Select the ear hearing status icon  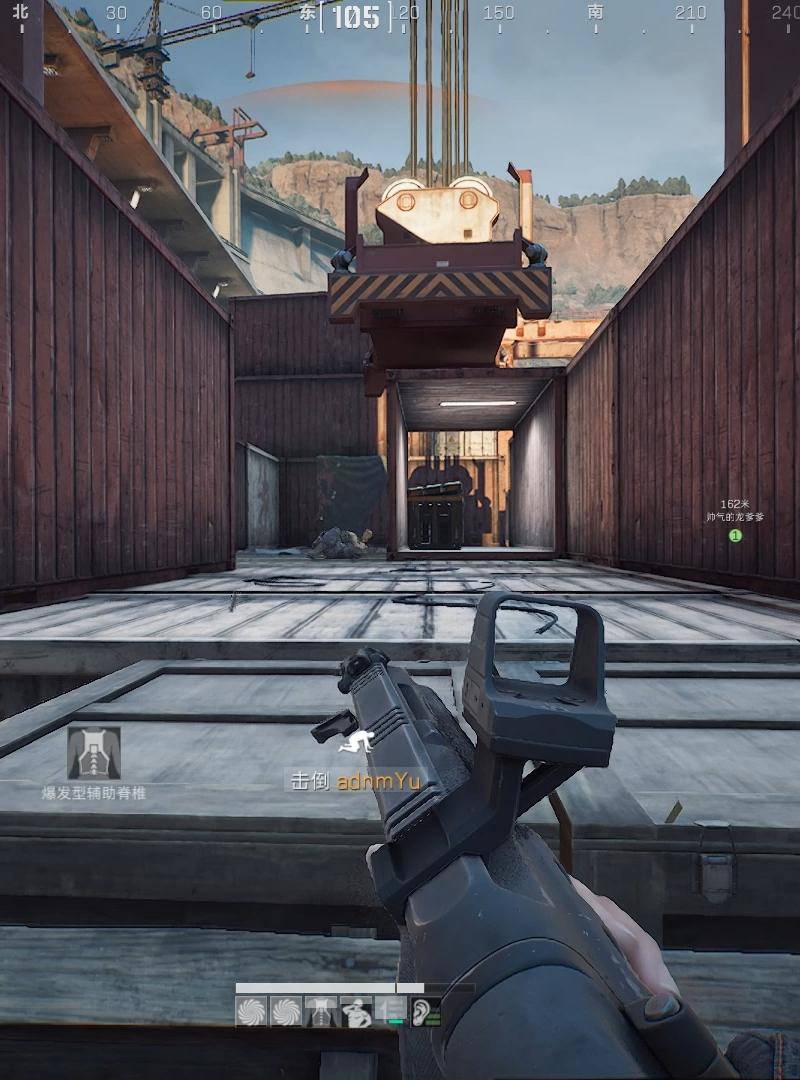coord(425,1012)
